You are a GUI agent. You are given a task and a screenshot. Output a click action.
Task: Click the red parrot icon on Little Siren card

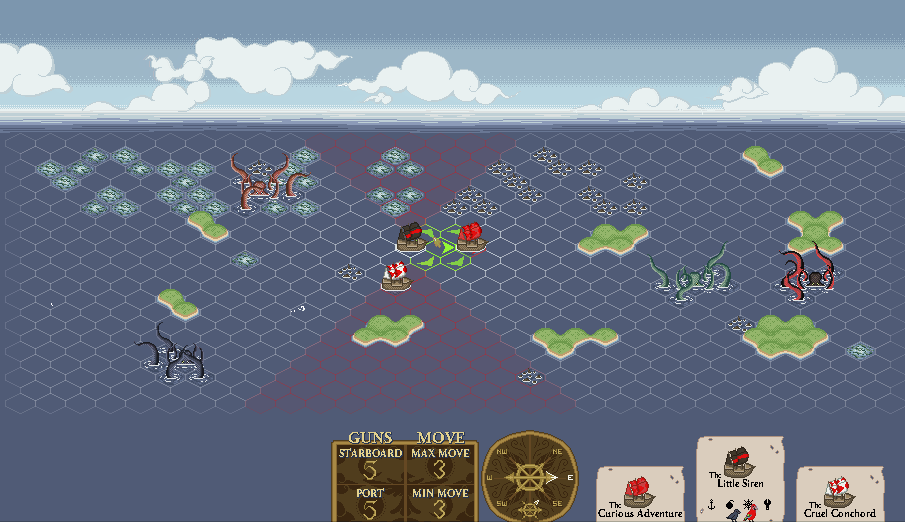(752, 513)
